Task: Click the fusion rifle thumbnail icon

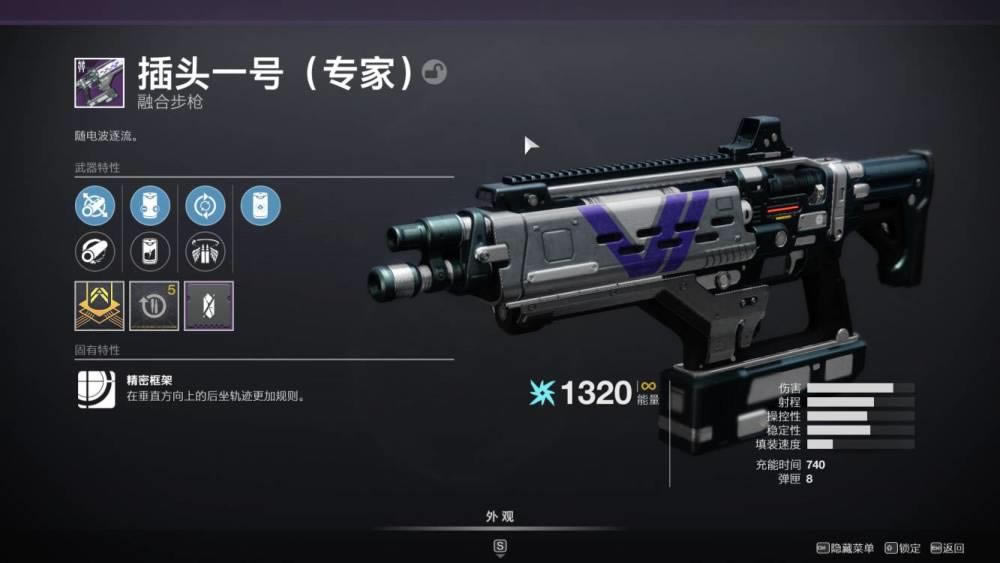Action: tap(99, 83)
